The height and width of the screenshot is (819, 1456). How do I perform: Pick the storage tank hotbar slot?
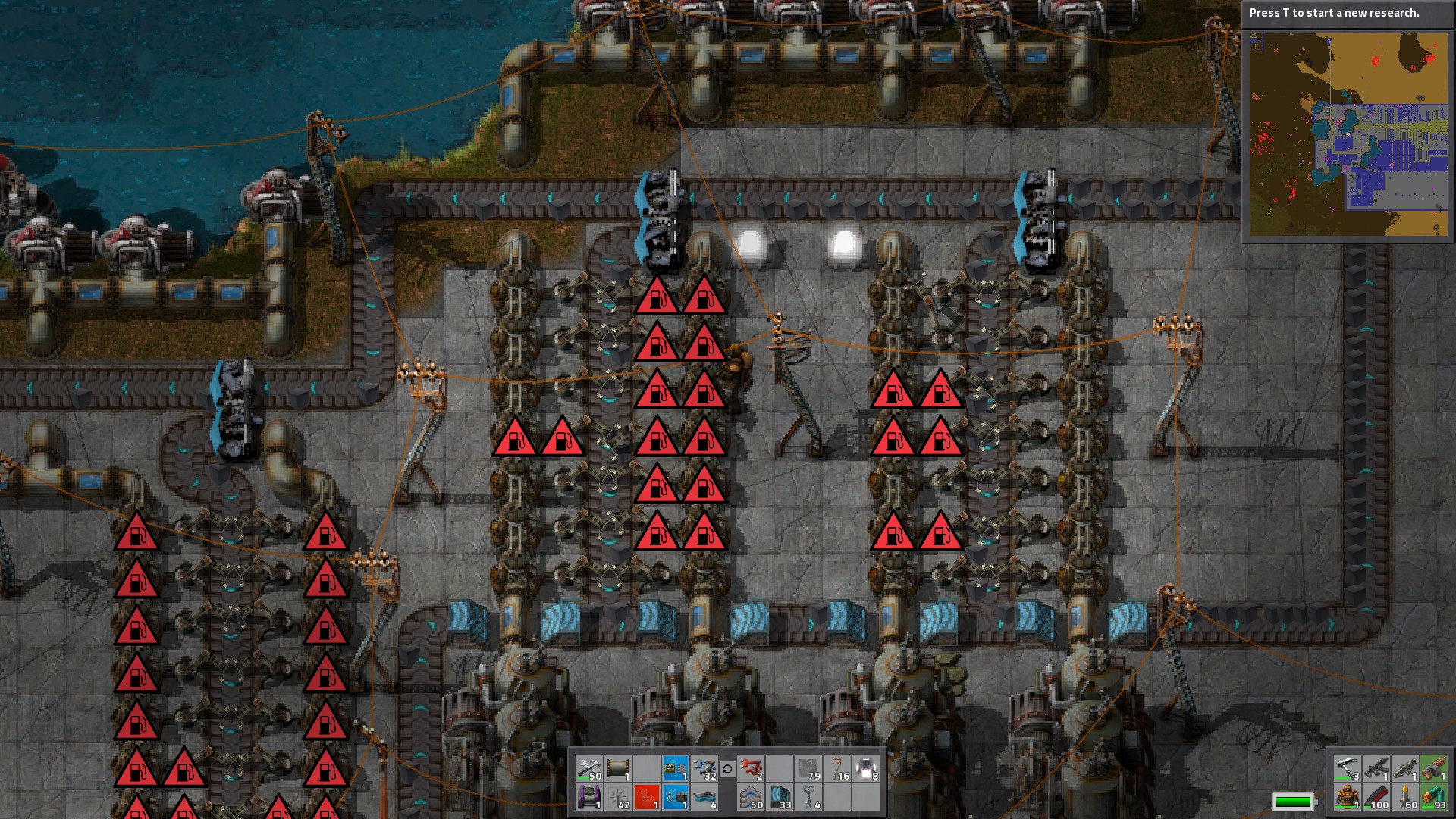point(618,768)
